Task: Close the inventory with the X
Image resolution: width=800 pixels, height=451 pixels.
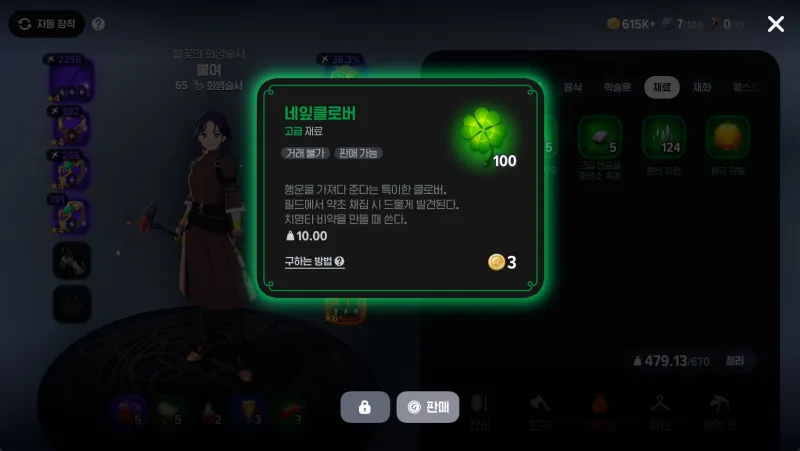Action: 775,24
